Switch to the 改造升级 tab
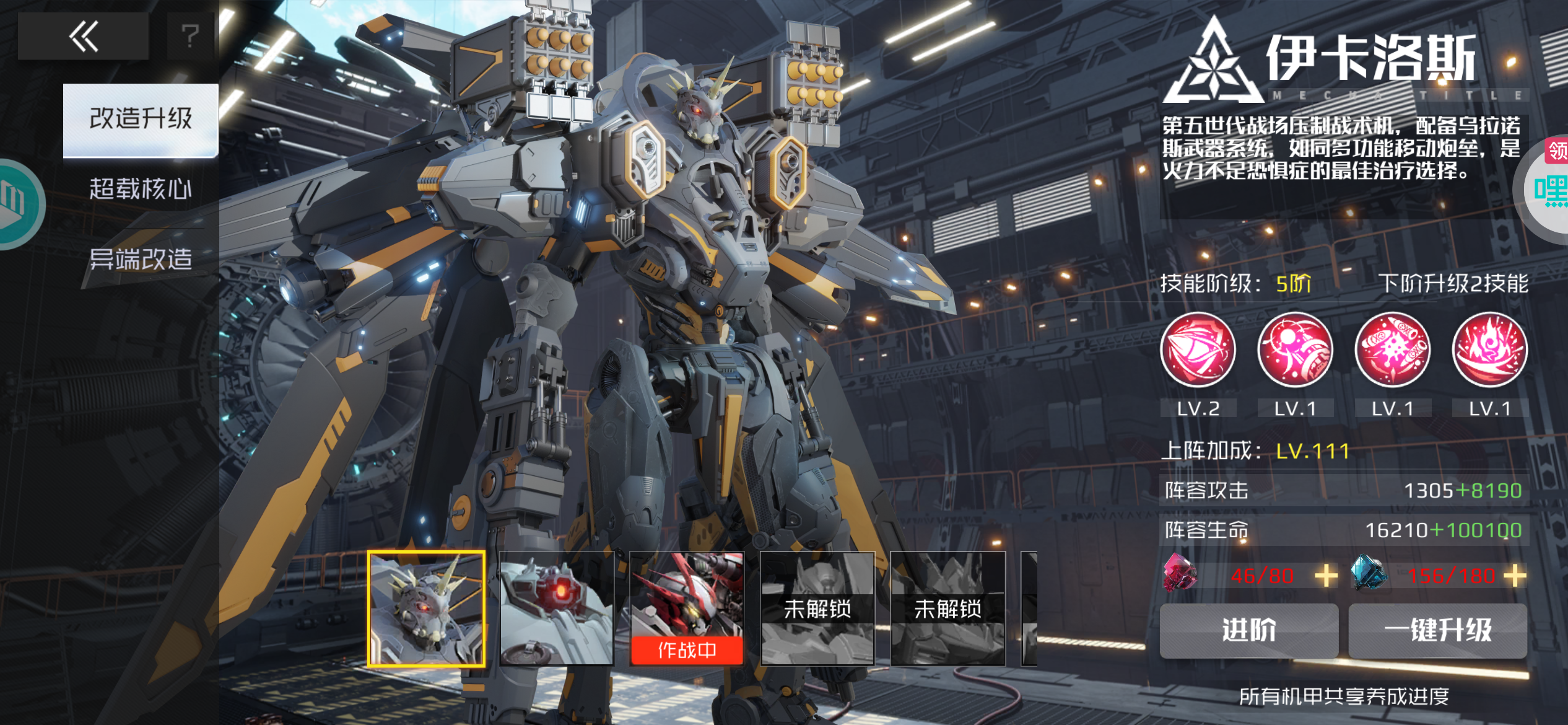The height and width of the screenshot is (725, 1568). click(x=141, y=119)
